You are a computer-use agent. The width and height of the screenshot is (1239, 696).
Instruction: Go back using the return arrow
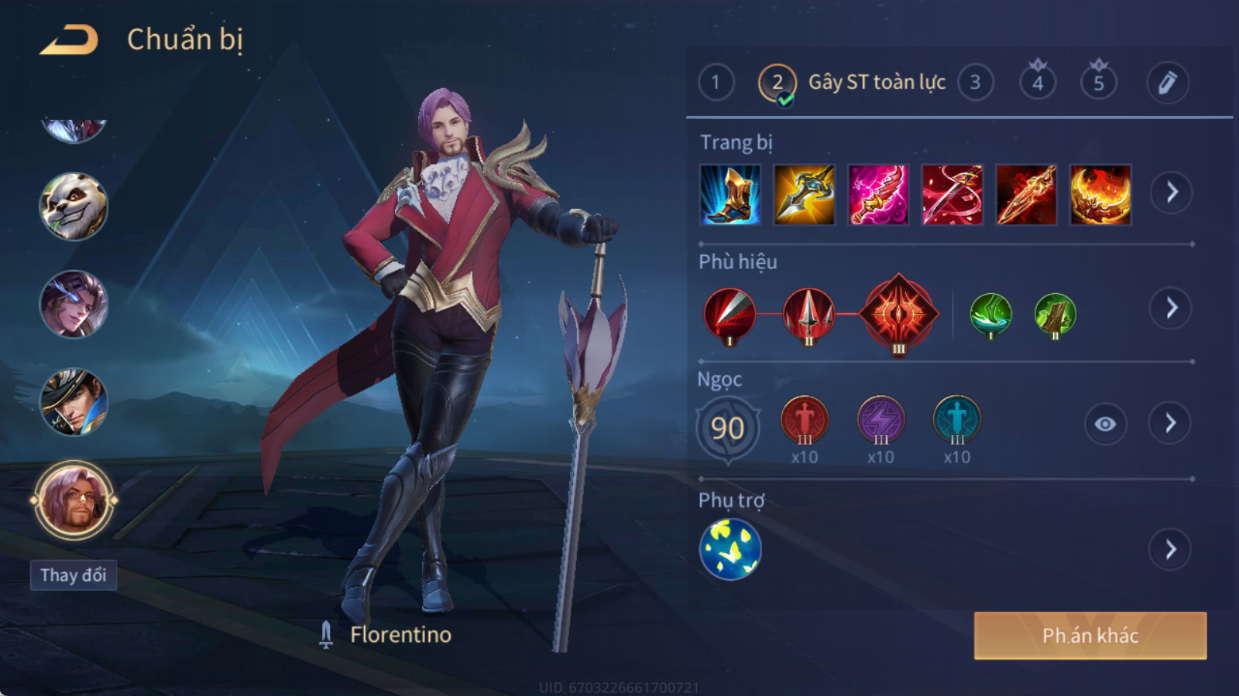click(69, 41)
